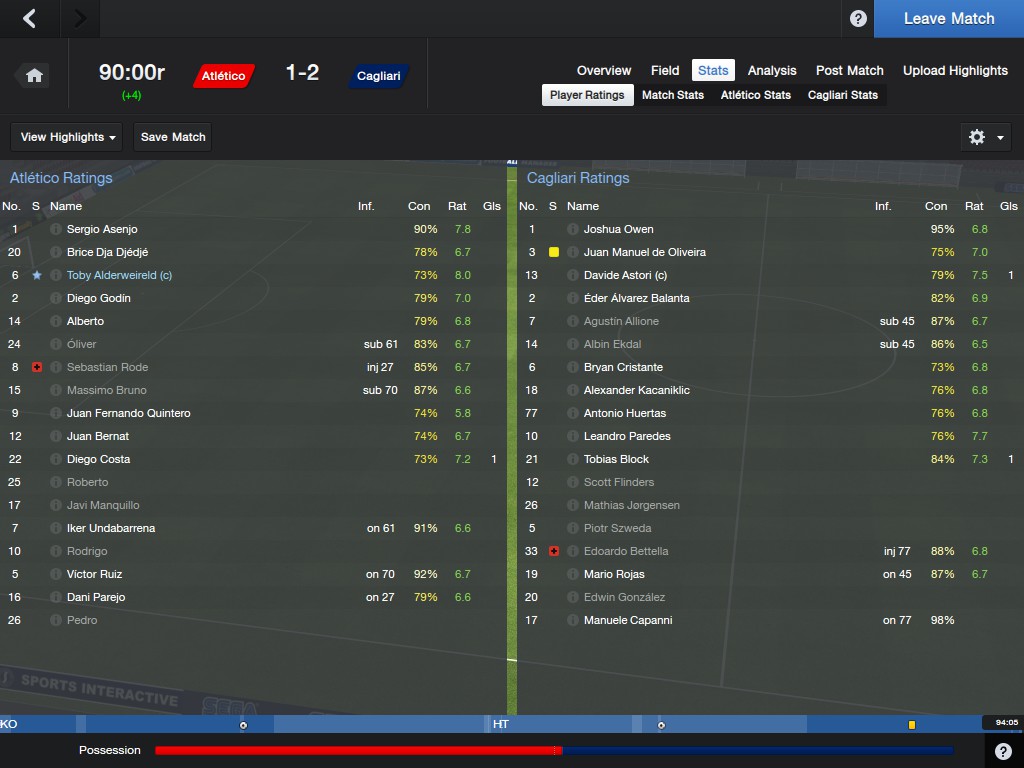This screenshot has height=768, width=1024.
Task: Sort Atlético ratings by Rat column
Action: tap(457, 206)
